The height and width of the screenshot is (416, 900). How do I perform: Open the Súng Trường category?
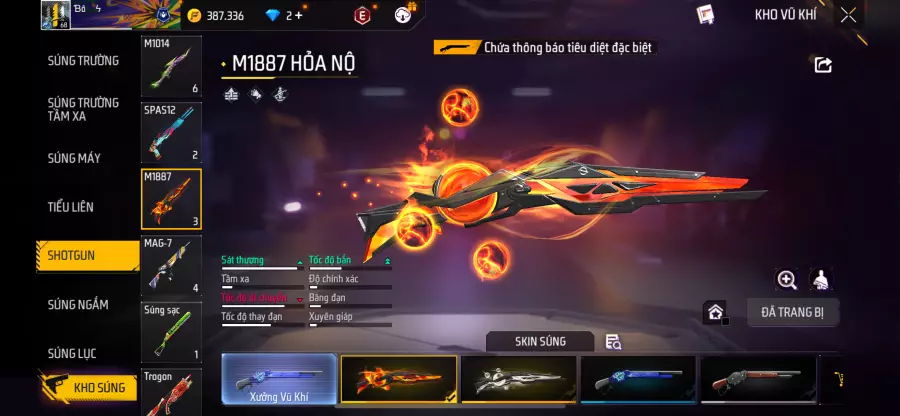coord(83,61)
